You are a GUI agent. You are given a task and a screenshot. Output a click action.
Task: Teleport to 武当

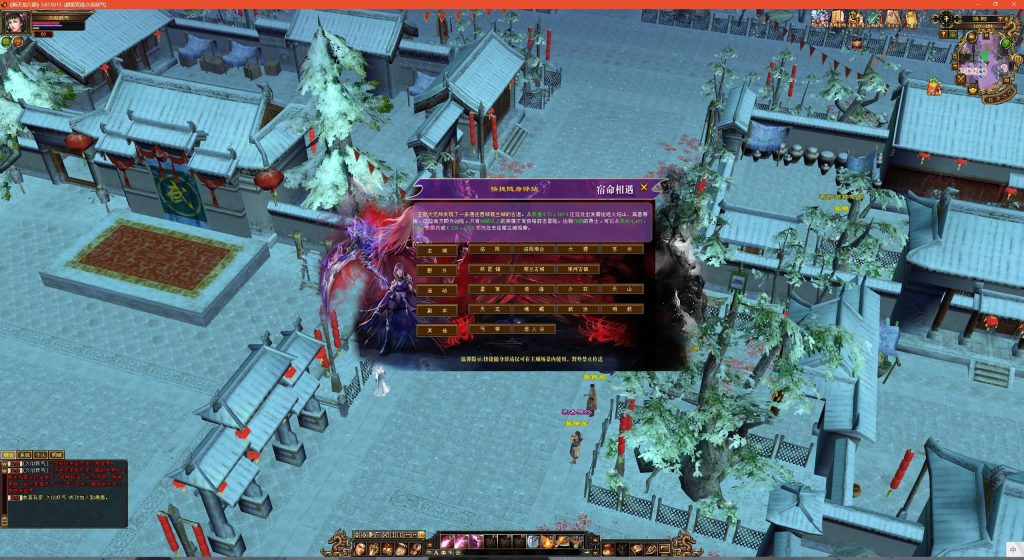pyautogui.click(x=578, y=310)
